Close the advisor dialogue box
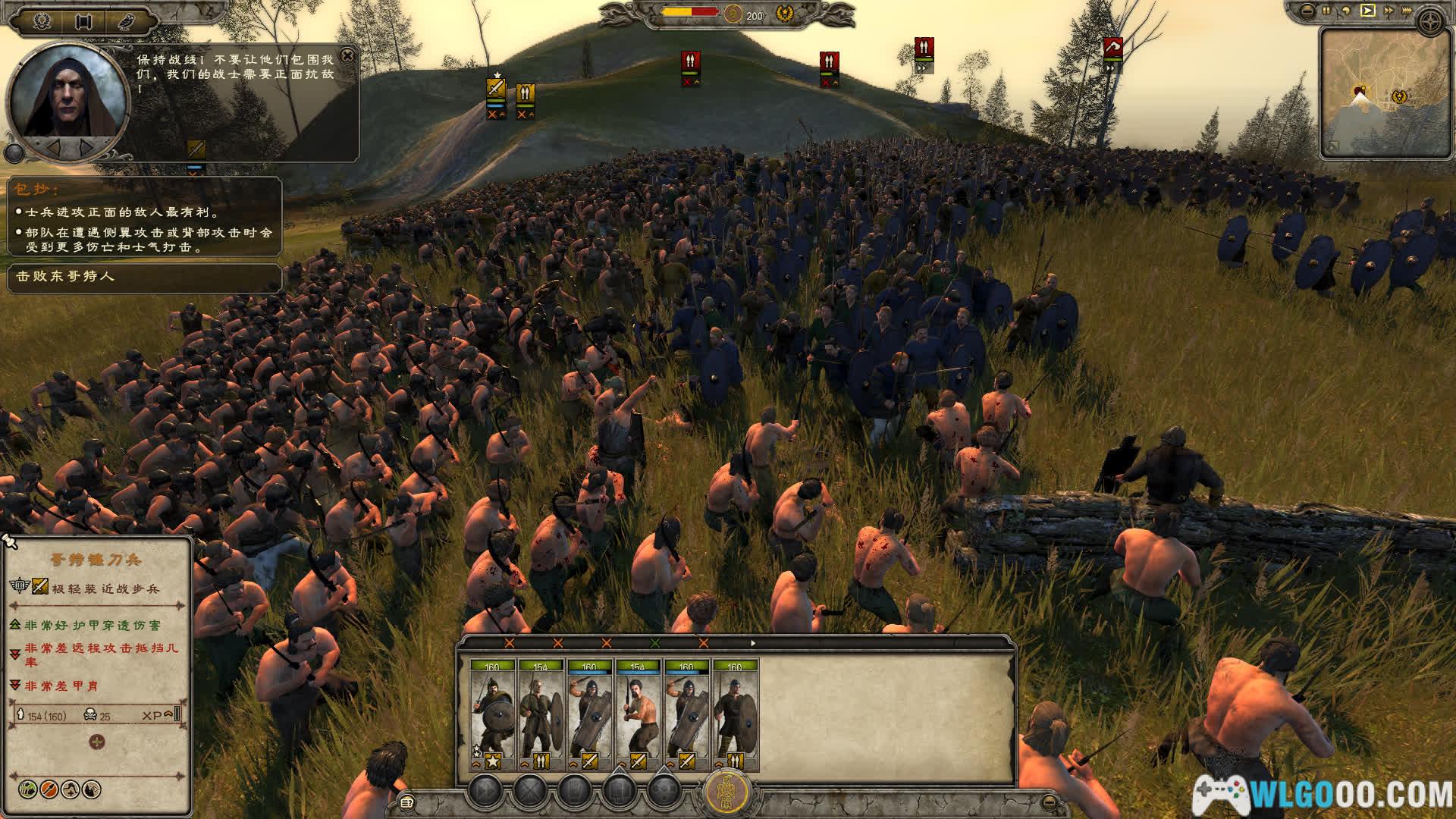Viewport: 1456px width, 819px height. click(347, 55)
